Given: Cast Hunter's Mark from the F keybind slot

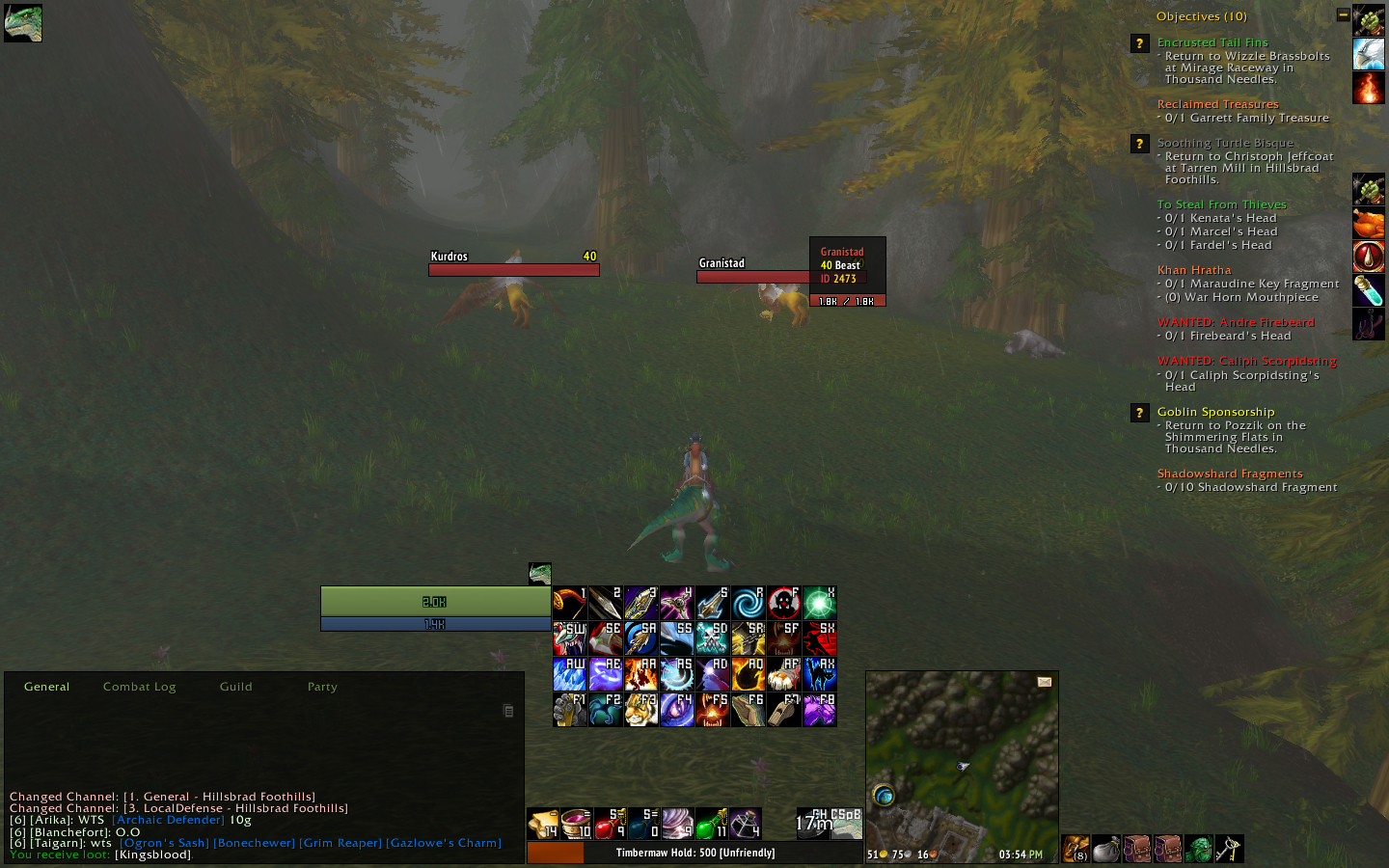Looking at the screenshot, I should click(783, 603).
